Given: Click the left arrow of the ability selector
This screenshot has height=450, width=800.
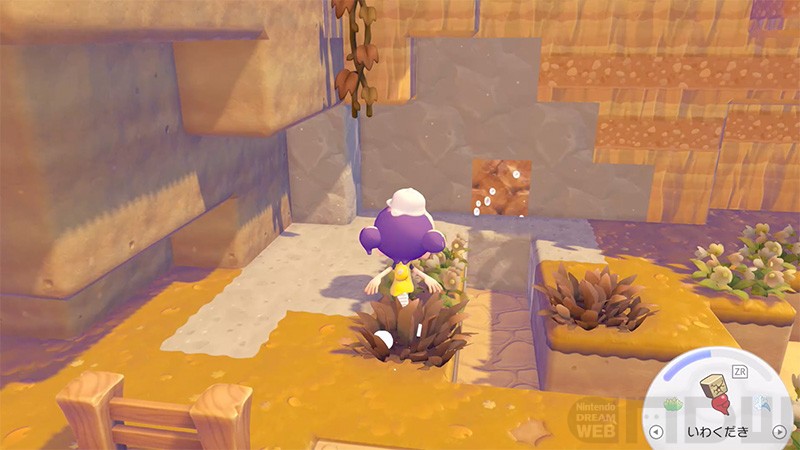Looking at the screenshot, I should point(657,432).
